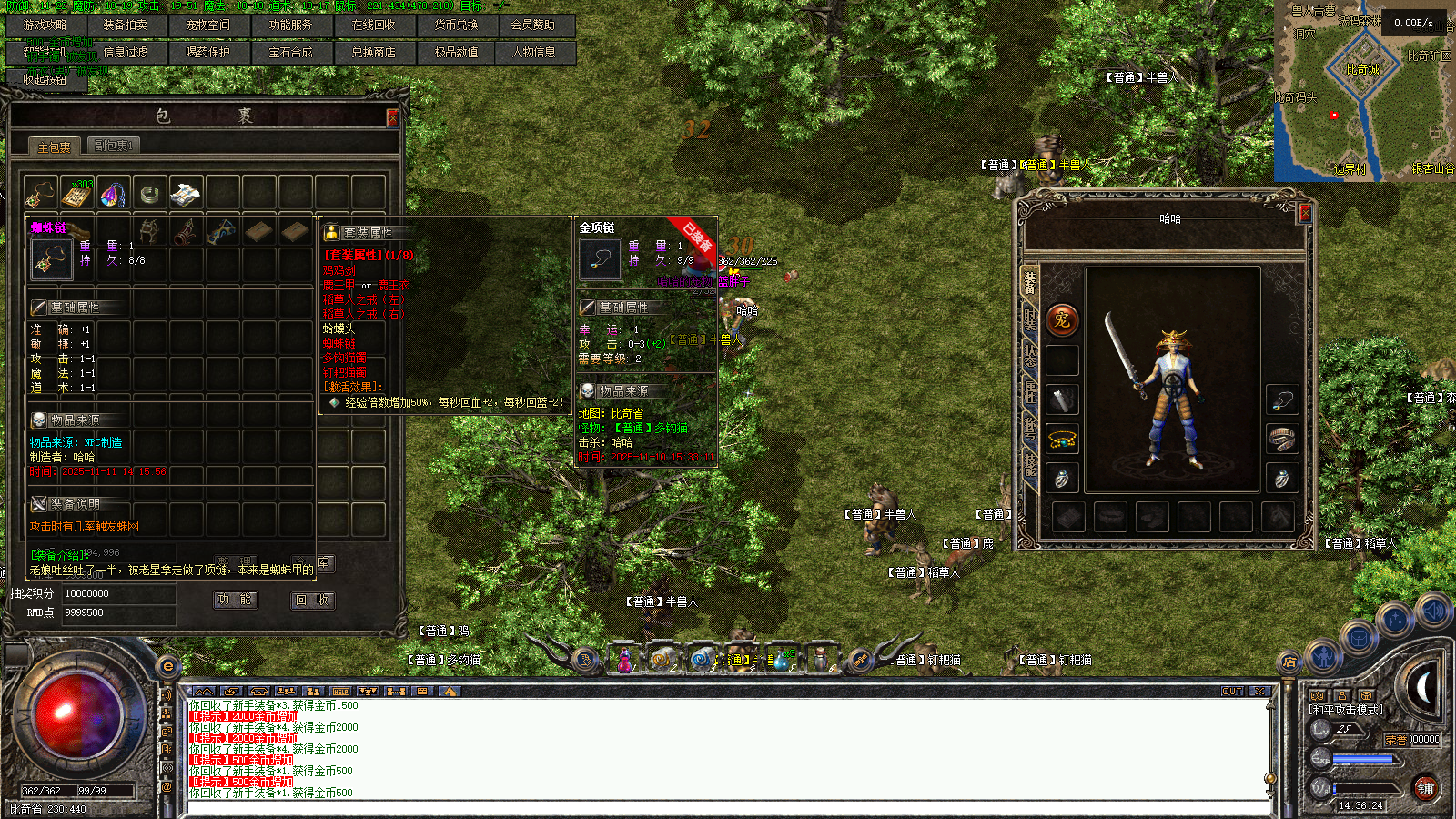1456x819 pixels.
Task: Switch to the 副包裹1 bag tab
Action: (x=114, y=146)
